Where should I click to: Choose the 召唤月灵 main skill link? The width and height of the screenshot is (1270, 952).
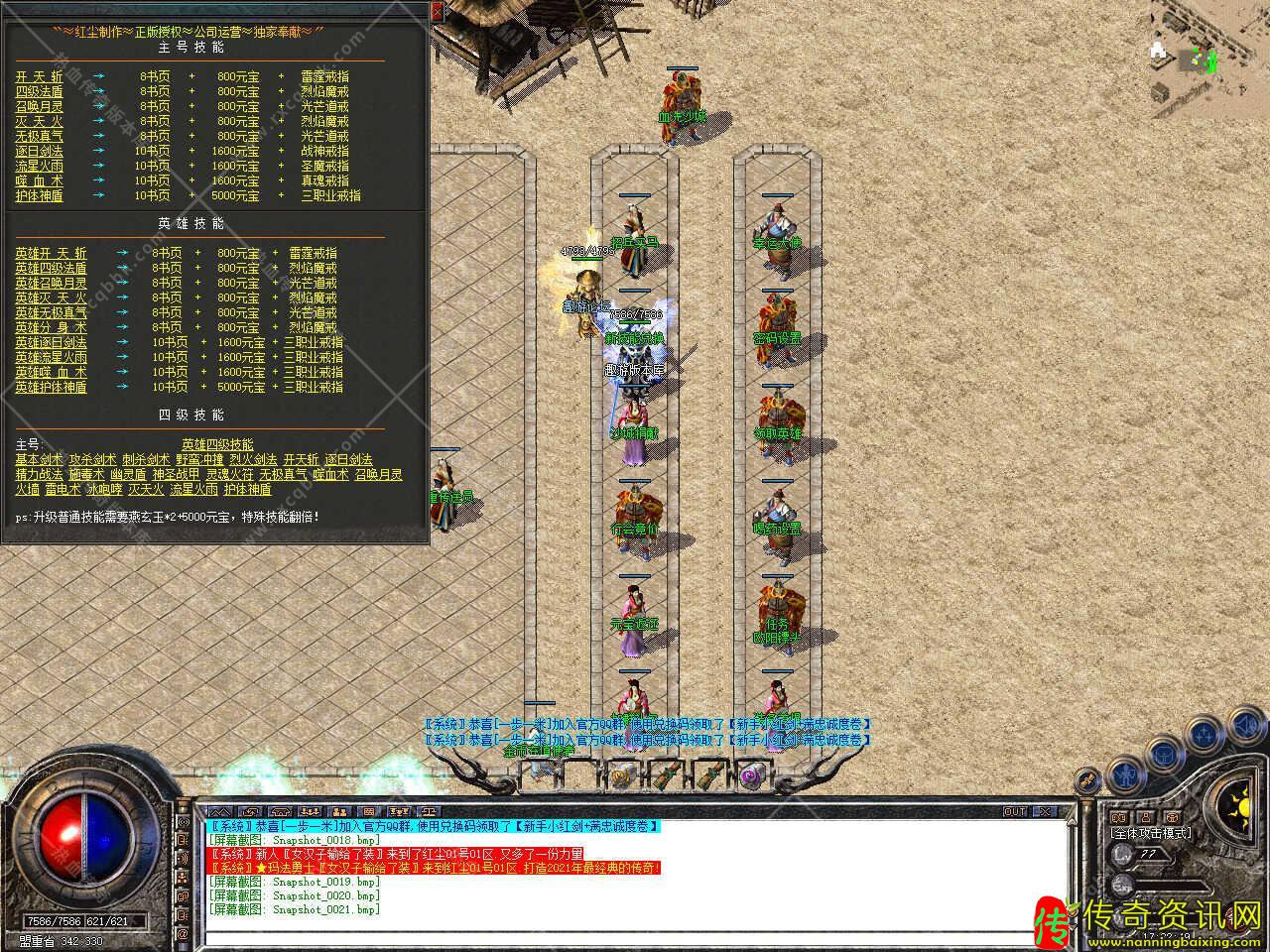pos(39,106)
